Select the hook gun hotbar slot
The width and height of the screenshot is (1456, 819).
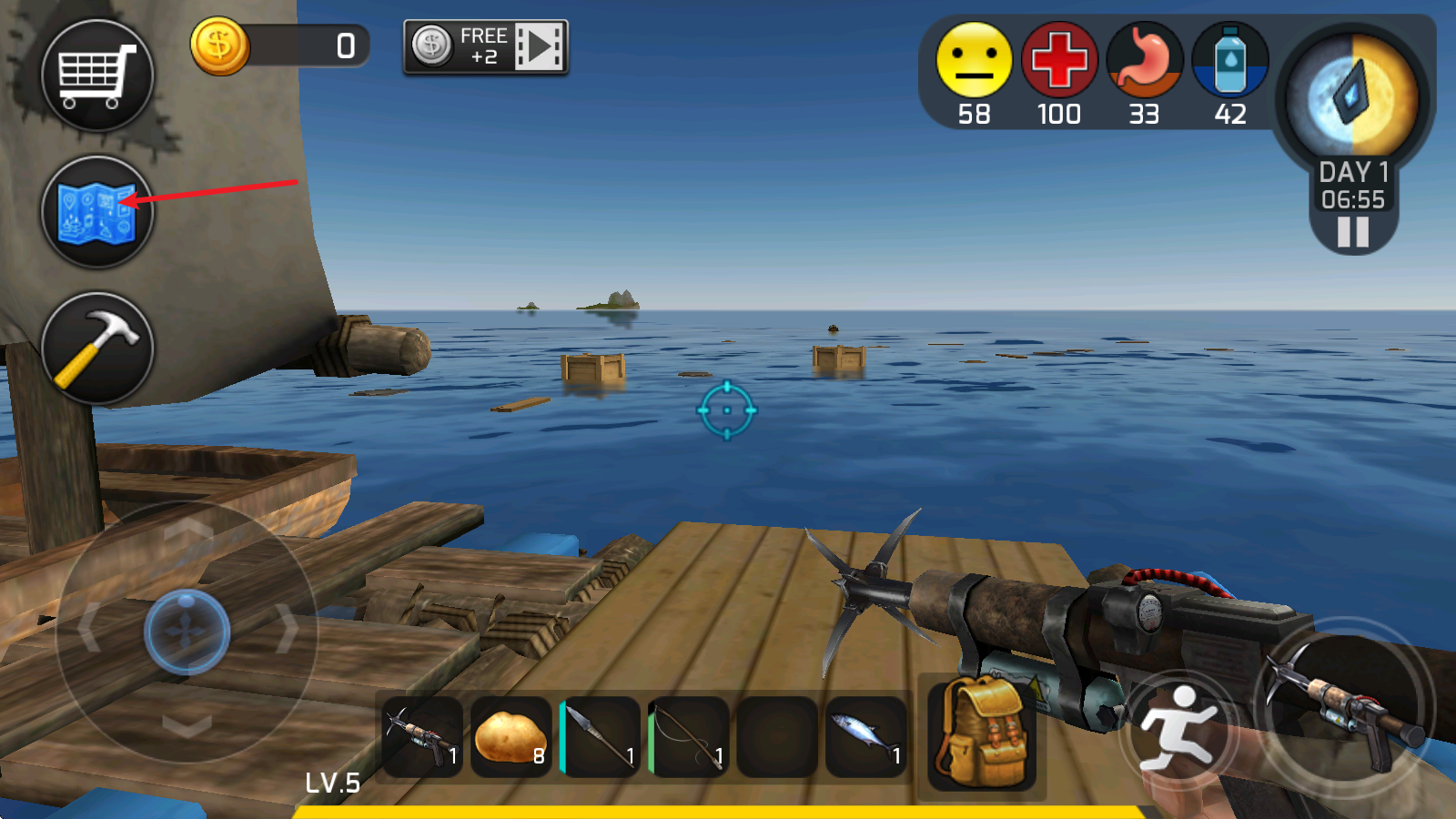click(421, 736)
